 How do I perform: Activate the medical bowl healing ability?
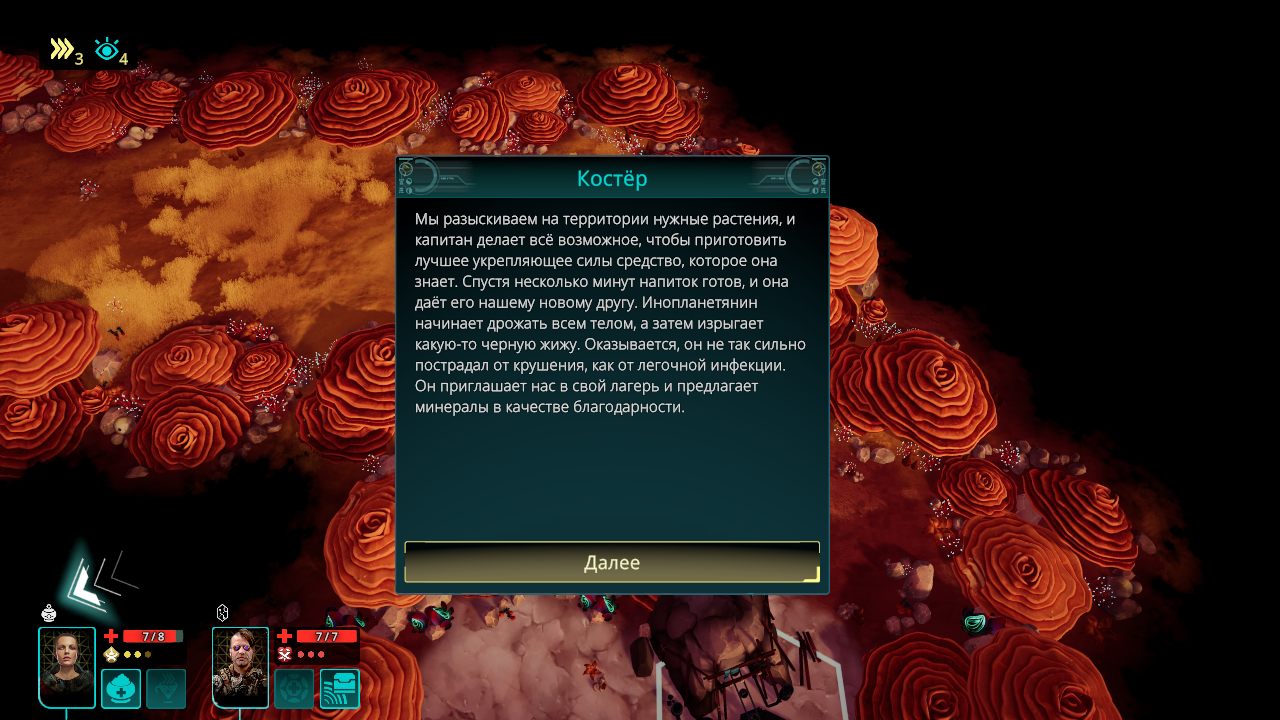pyautogui.click(x=121, y=688)
